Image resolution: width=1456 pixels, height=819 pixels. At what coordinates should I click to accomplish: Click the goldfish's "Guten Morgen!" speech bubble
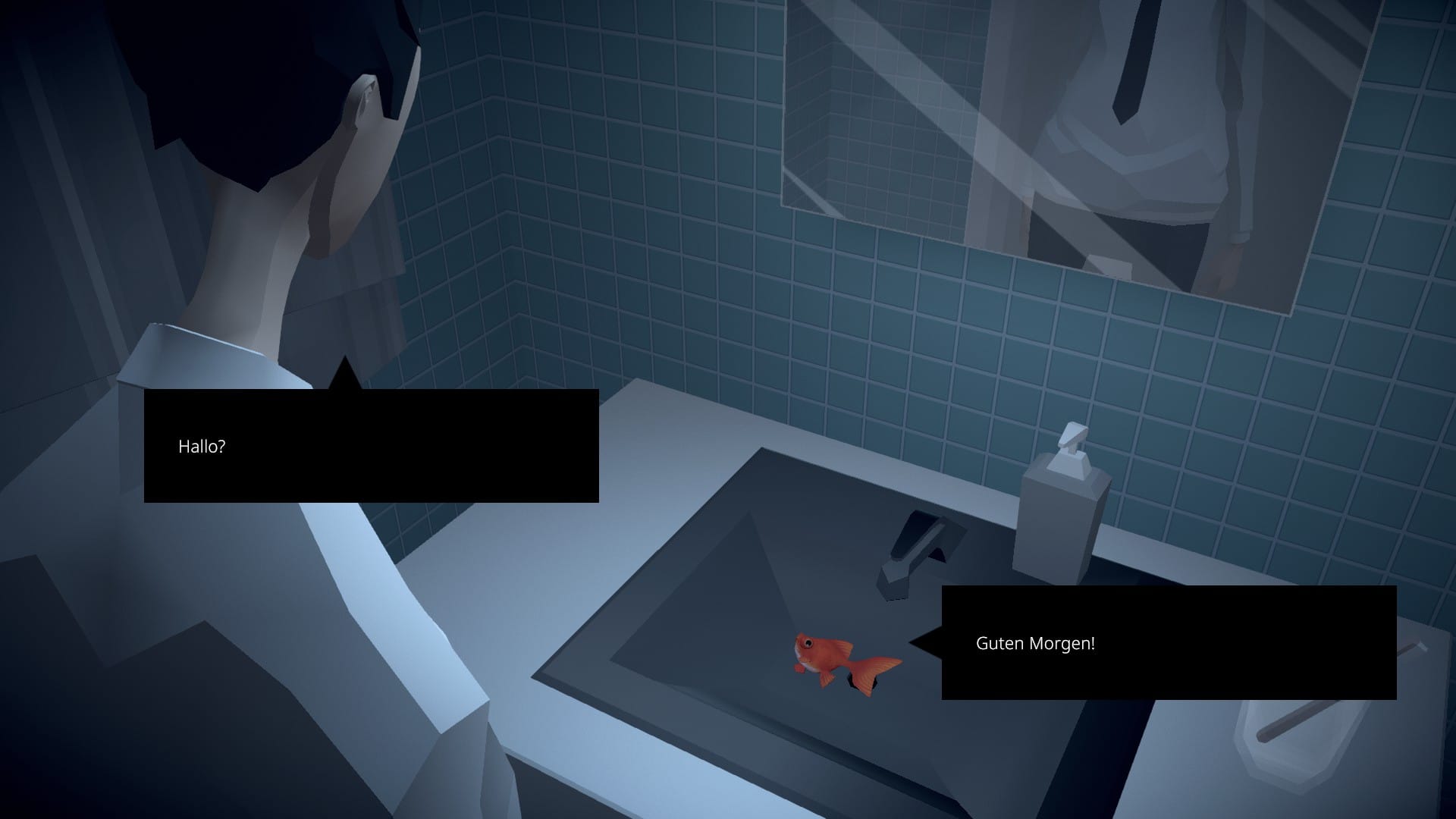pos(1168,643)
